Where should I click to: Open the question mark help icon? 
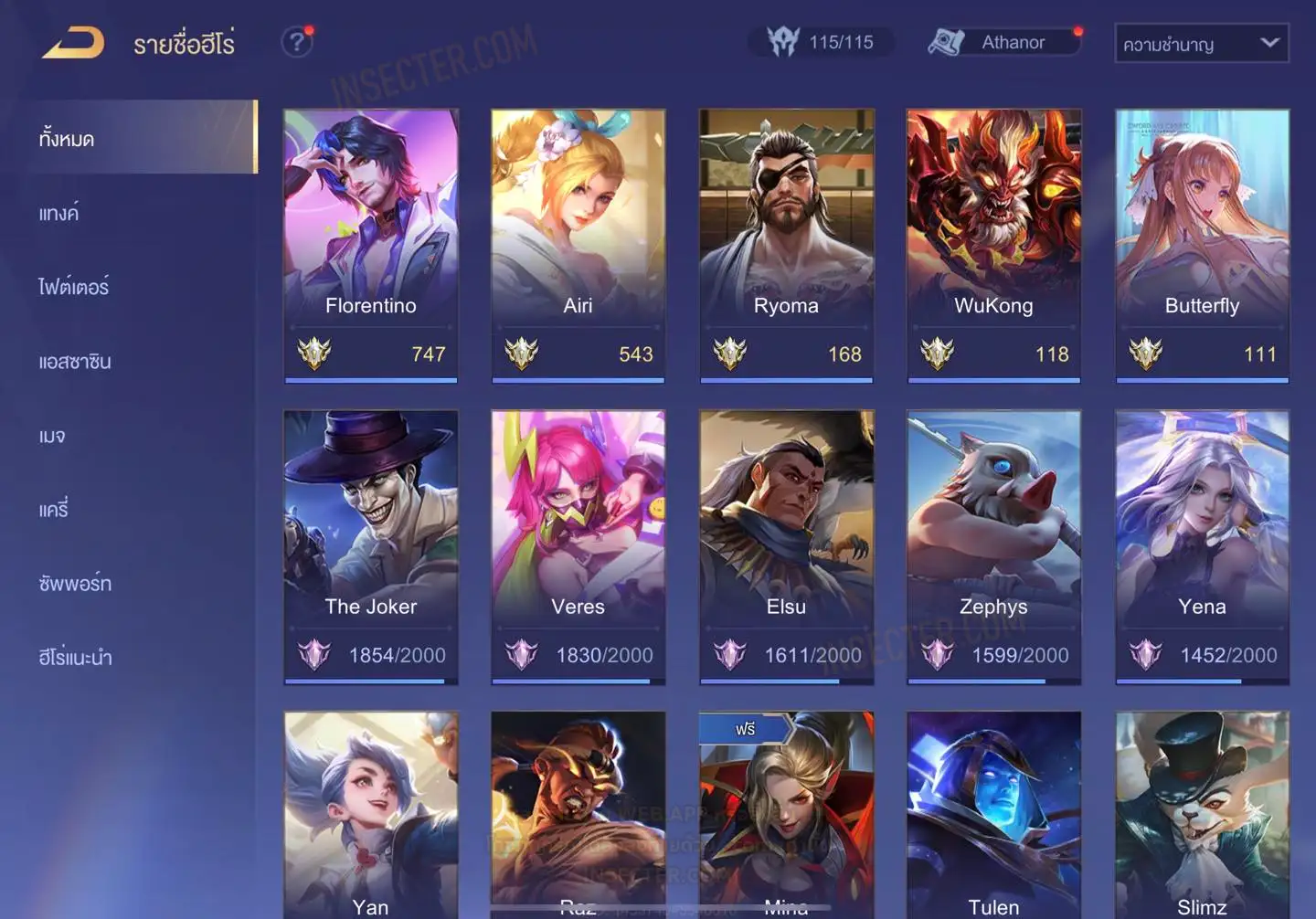click(297, 42)
